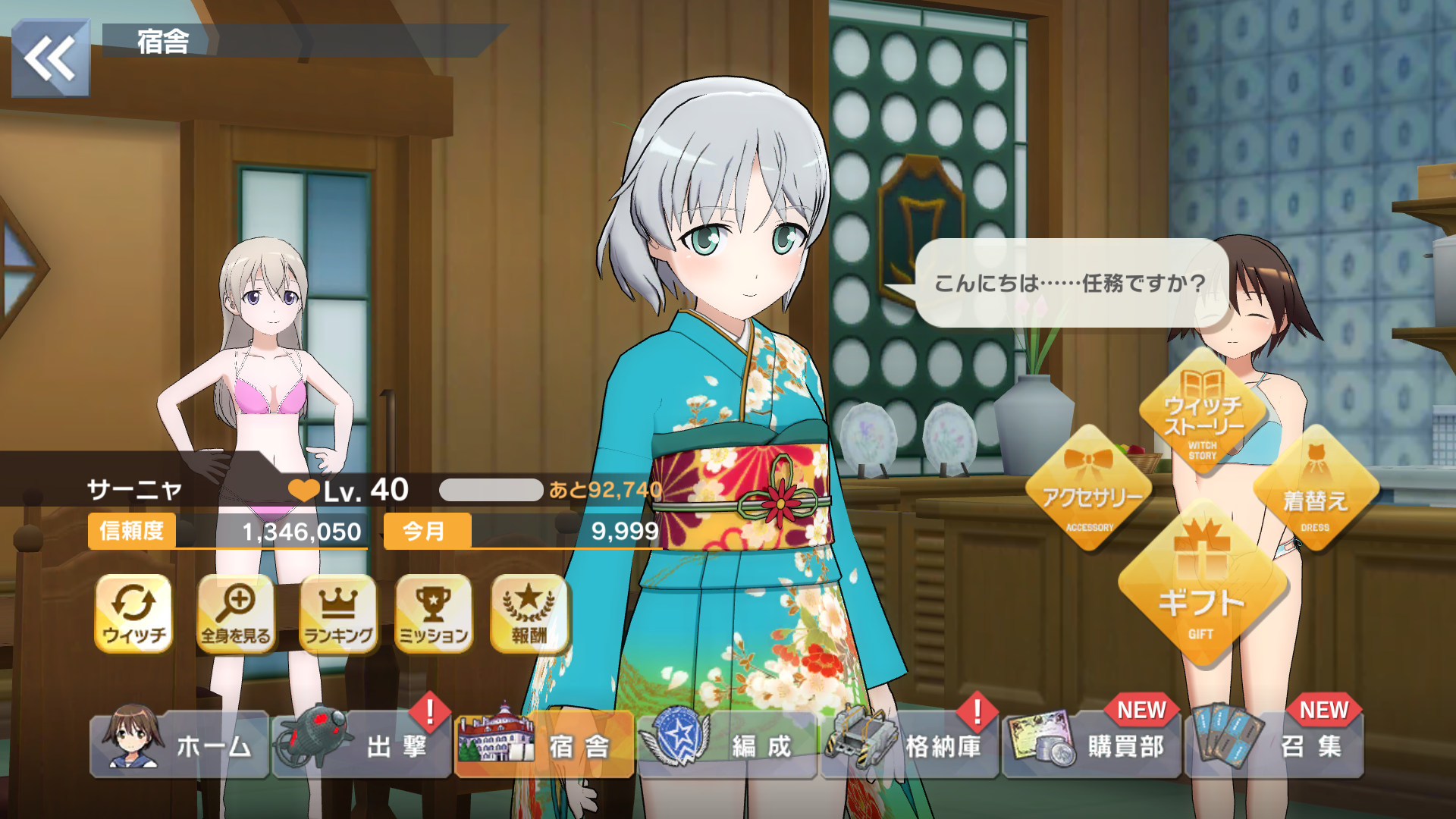Visit the 購買部 shop tab
This screenshot has width=1456, height=819.
[x=1092, y=745]
